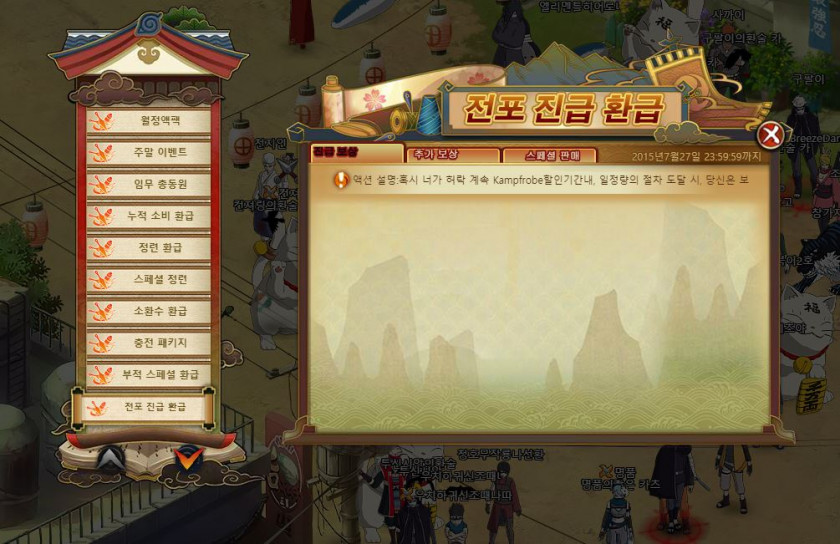Viewport: 840px width, 544px height.
Task: Click the gray up arrow below the event list
Action: (x=112, y=457)
